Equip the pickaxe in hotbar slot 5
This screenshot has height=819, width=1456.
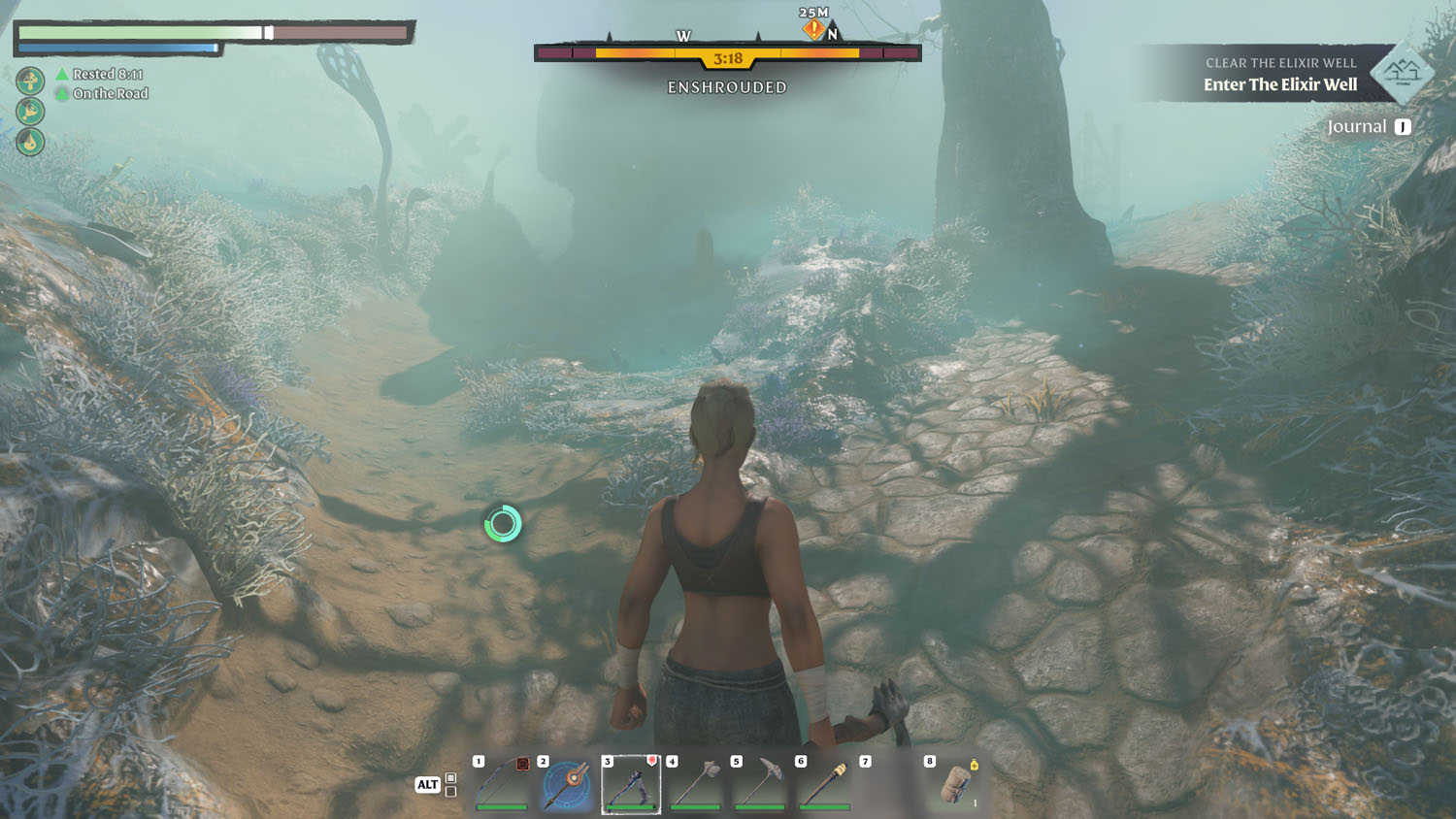760,784
